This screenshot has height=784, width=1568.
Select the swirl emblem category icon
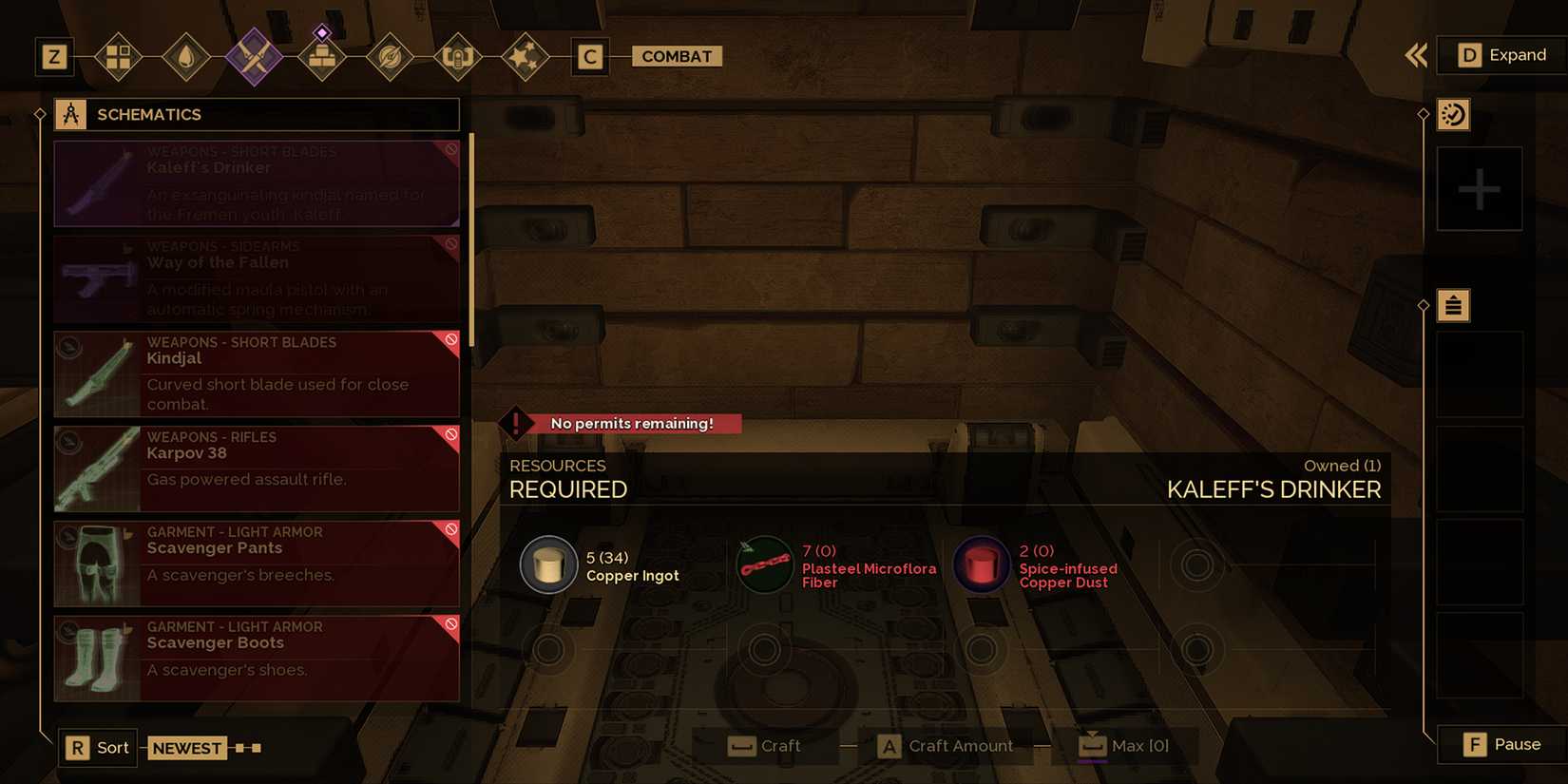pos(390,56)
